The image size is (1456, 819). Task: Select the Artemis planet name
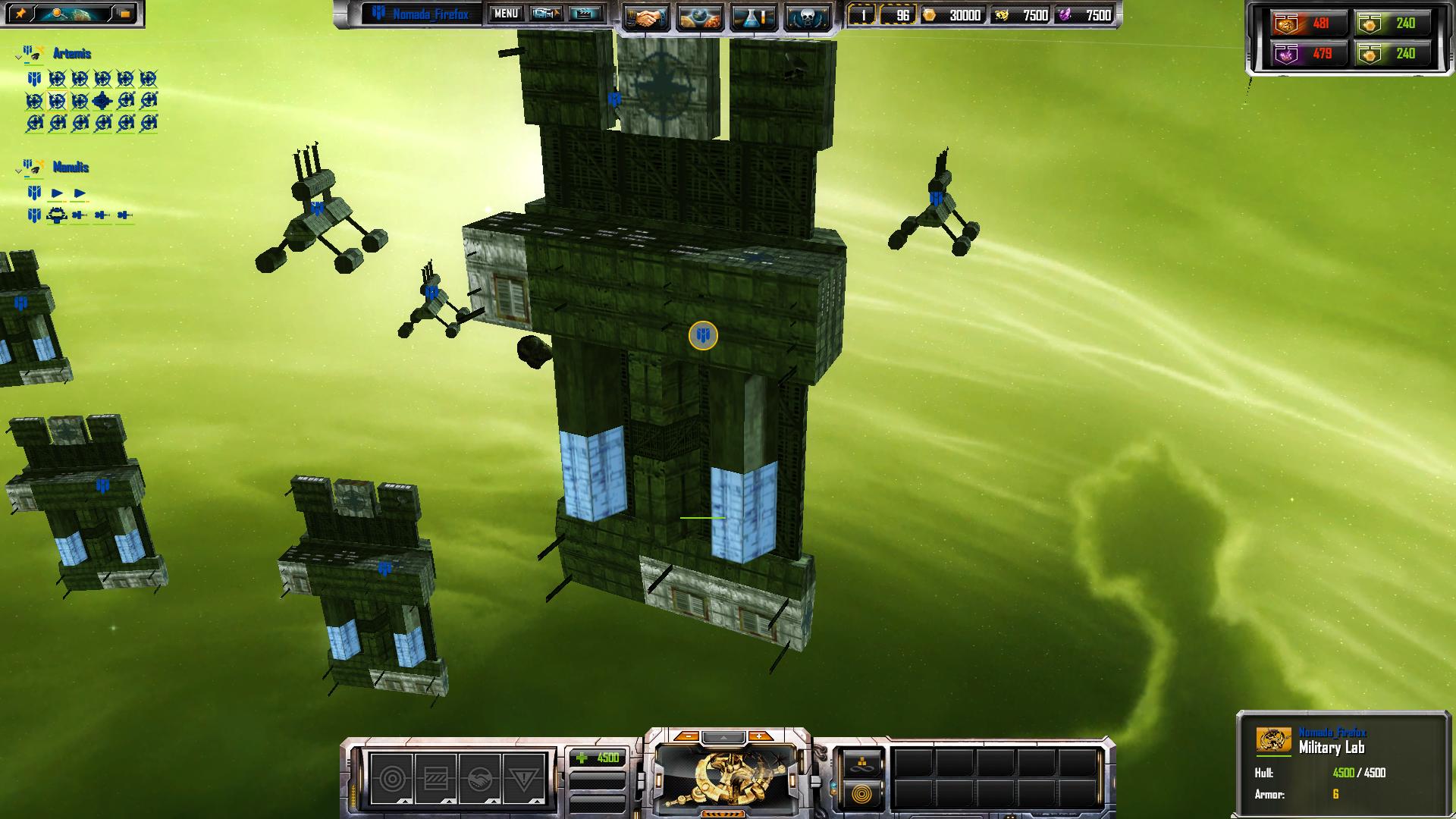(x=72, y=54)
